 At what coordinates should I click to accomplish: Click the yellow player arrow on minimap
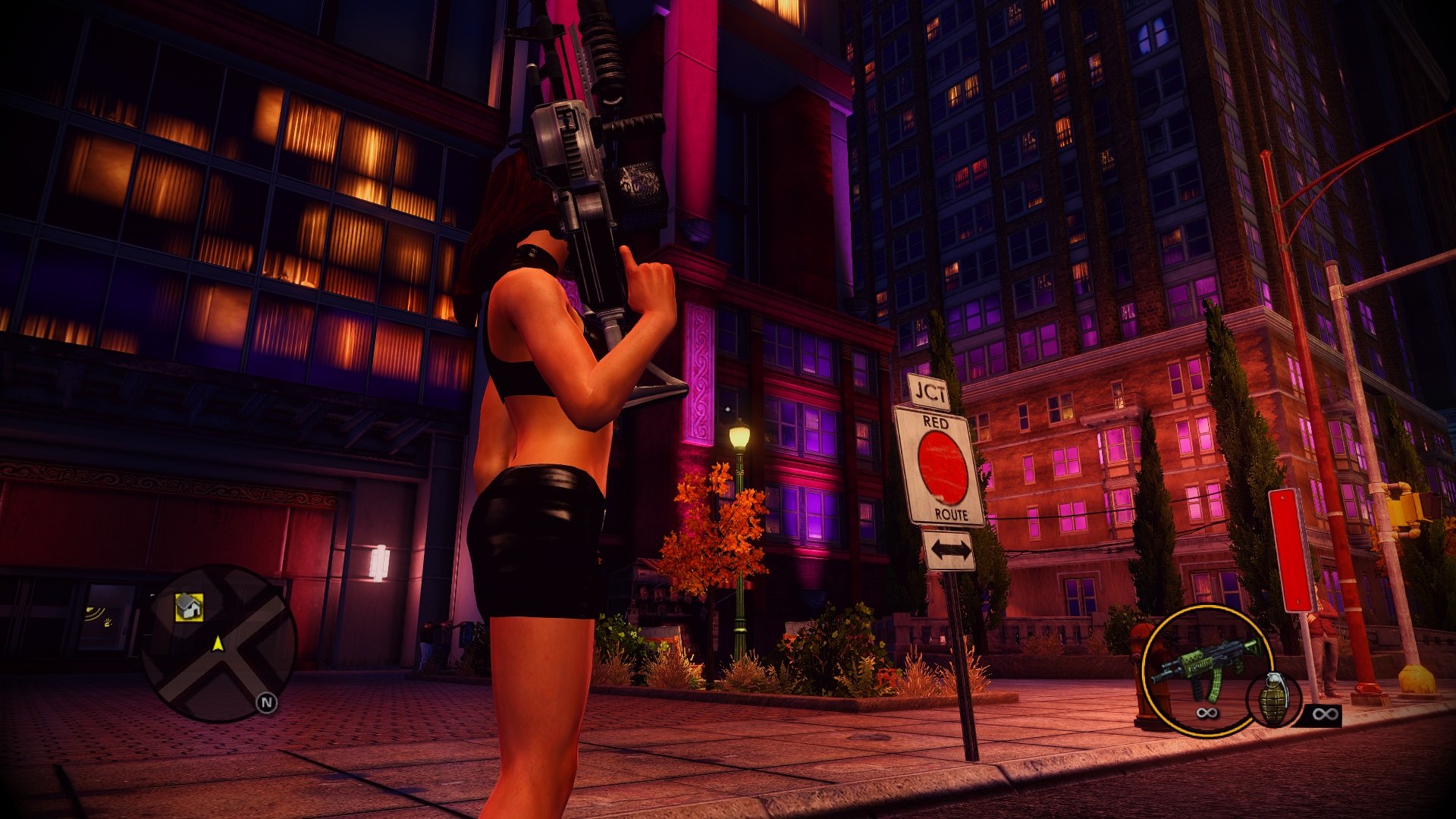point(218,645)
